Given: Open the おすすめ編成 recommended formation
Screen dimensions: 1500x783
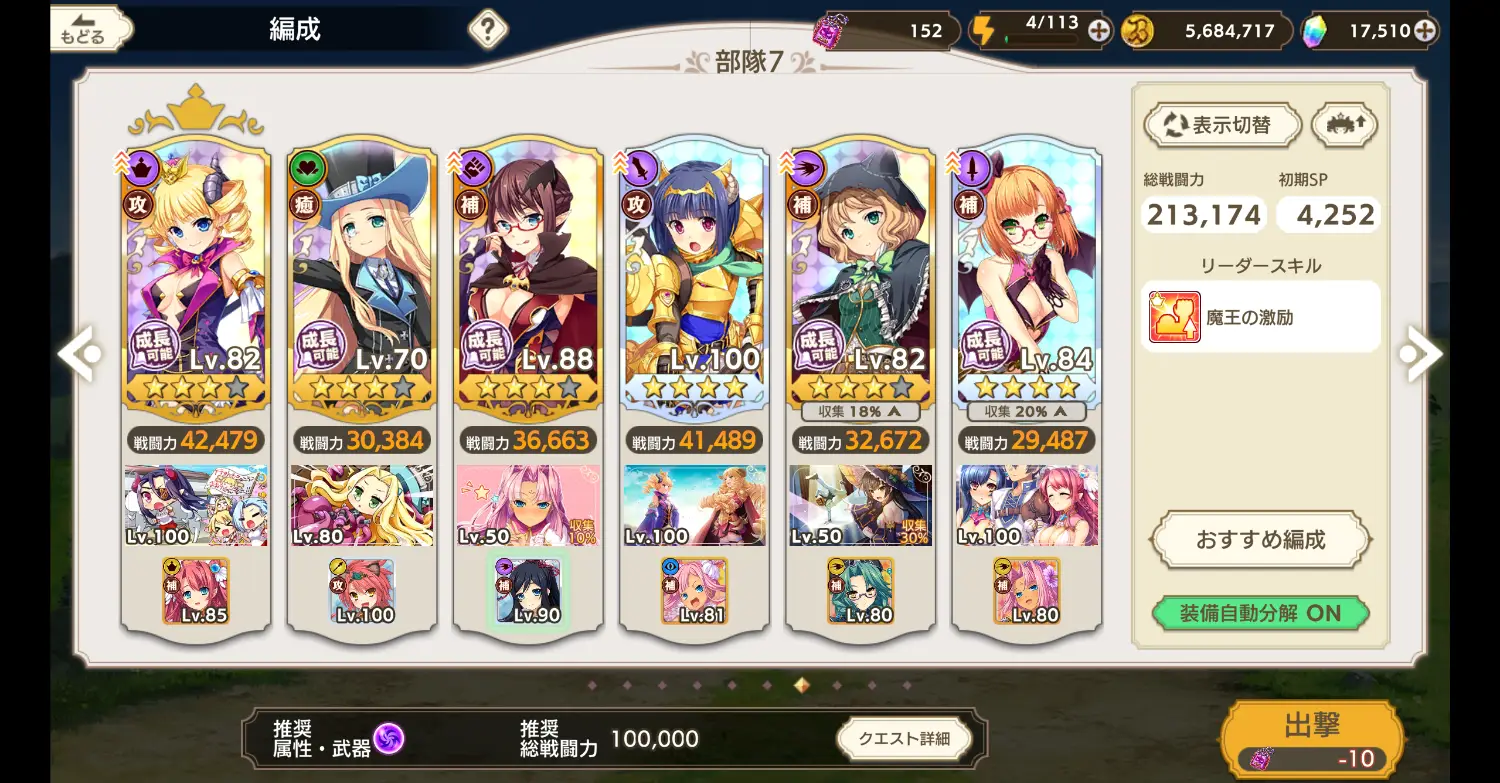Looking at the screenshot, I should (1260, 540).
